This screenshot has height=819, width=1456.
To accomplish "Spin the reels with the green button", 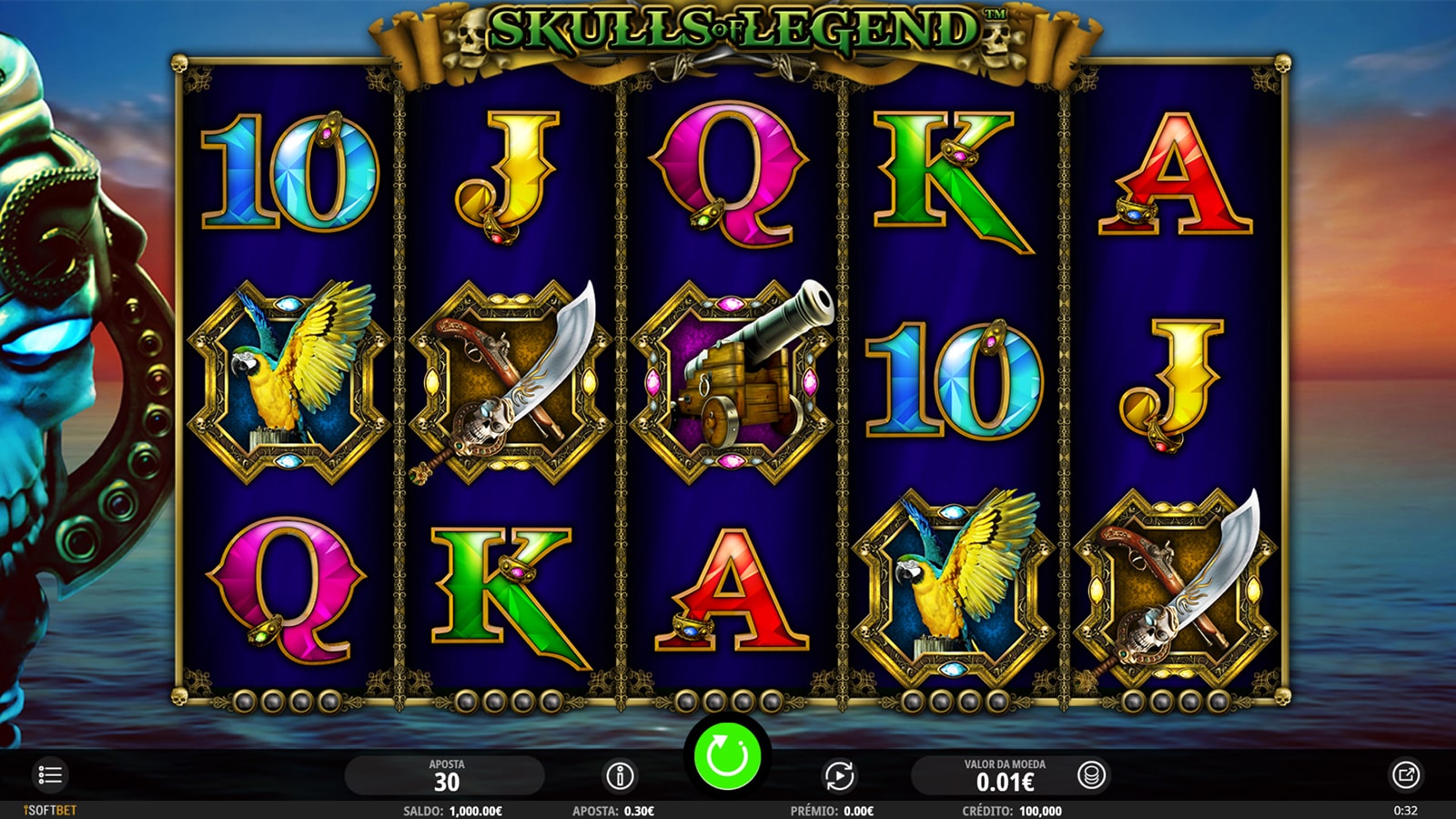I will click(x=727, y=755).
